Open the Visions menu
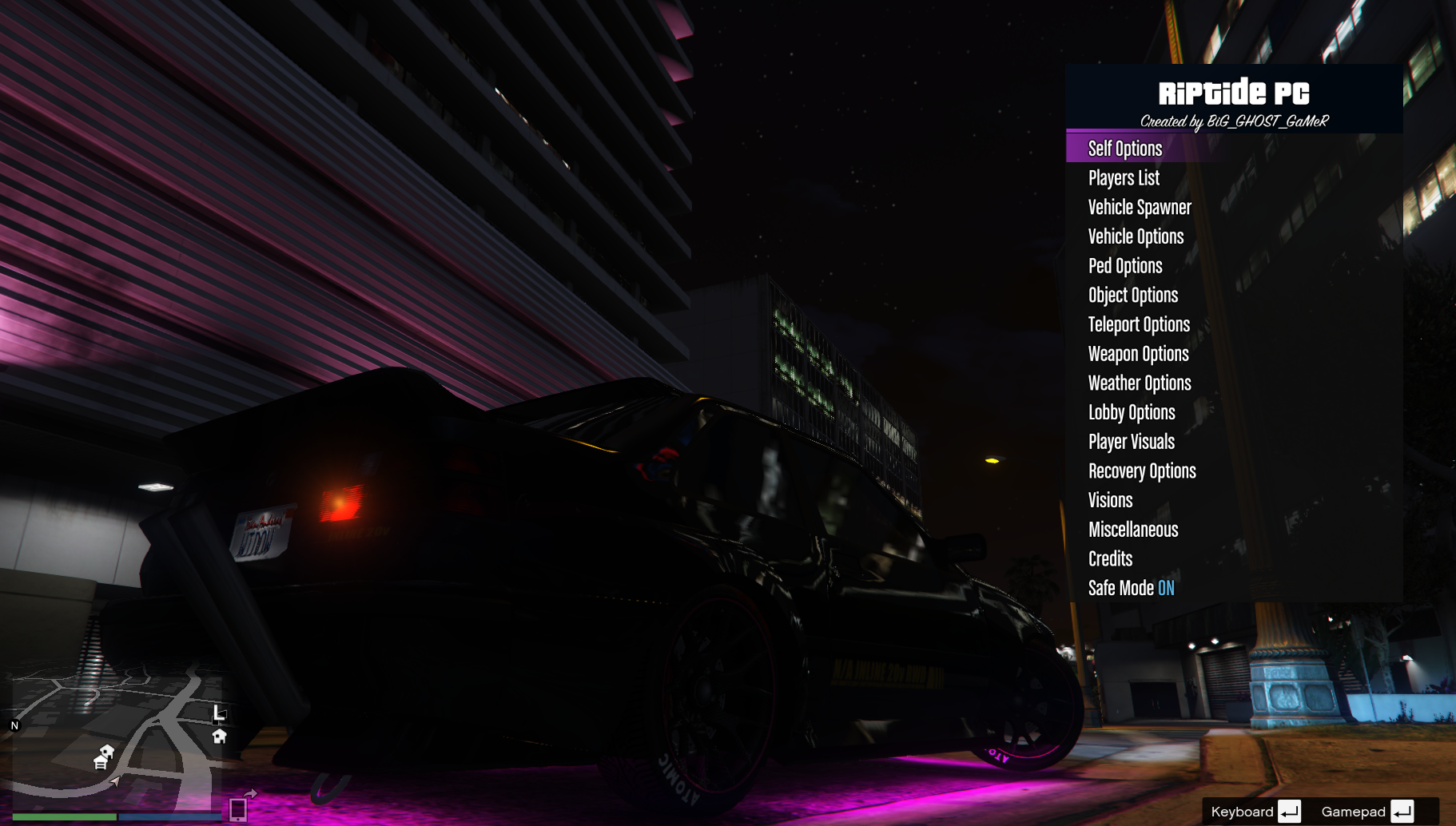This screenshot has height=826, width=1456. point(1110,500)
